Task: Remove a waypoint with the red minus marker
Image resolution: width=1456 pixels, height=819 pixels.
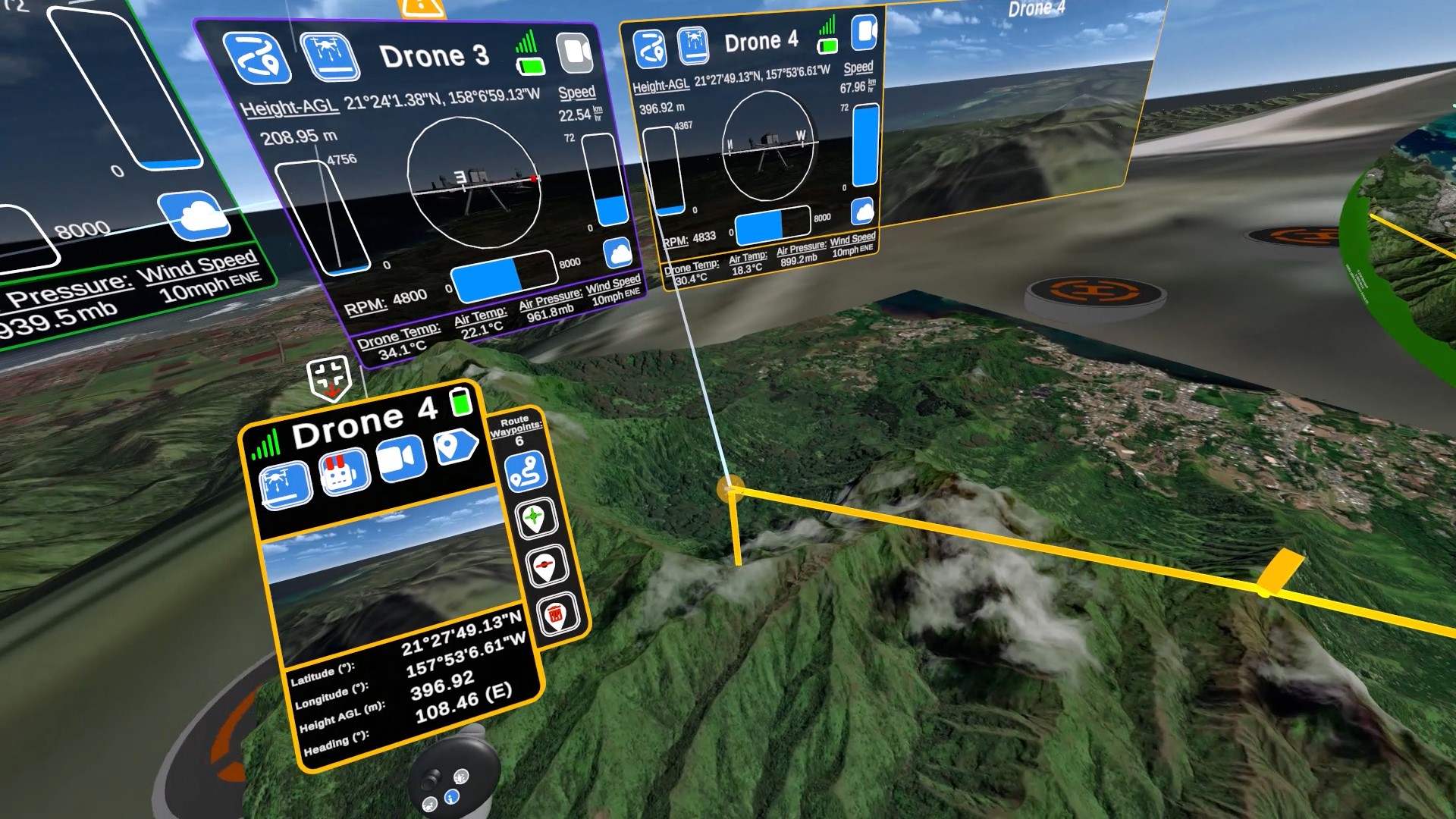Action: [546, 566]
